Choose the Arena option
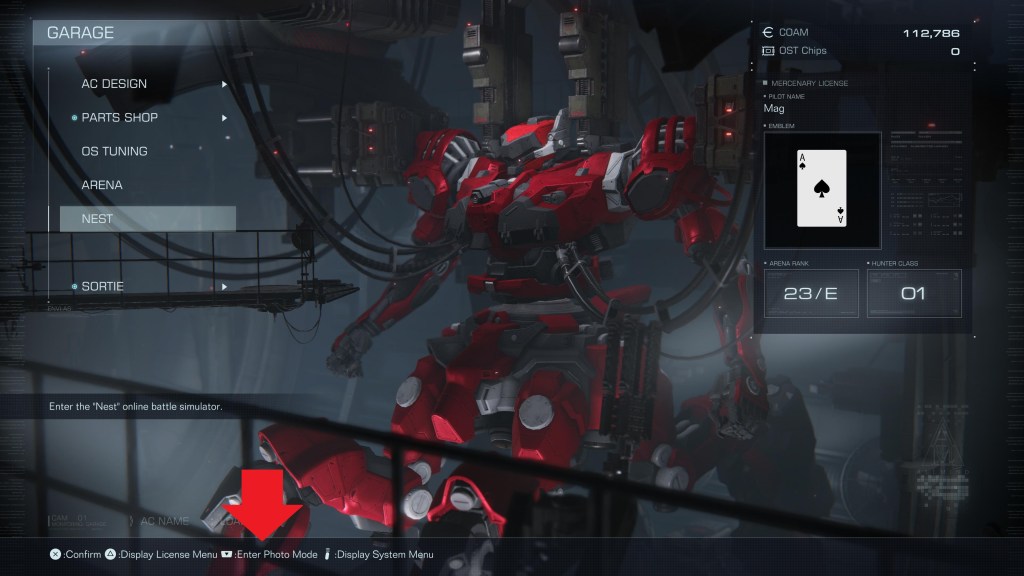Image resolution: width=1024 pixels, height=576 pixels. coord(102,185)
